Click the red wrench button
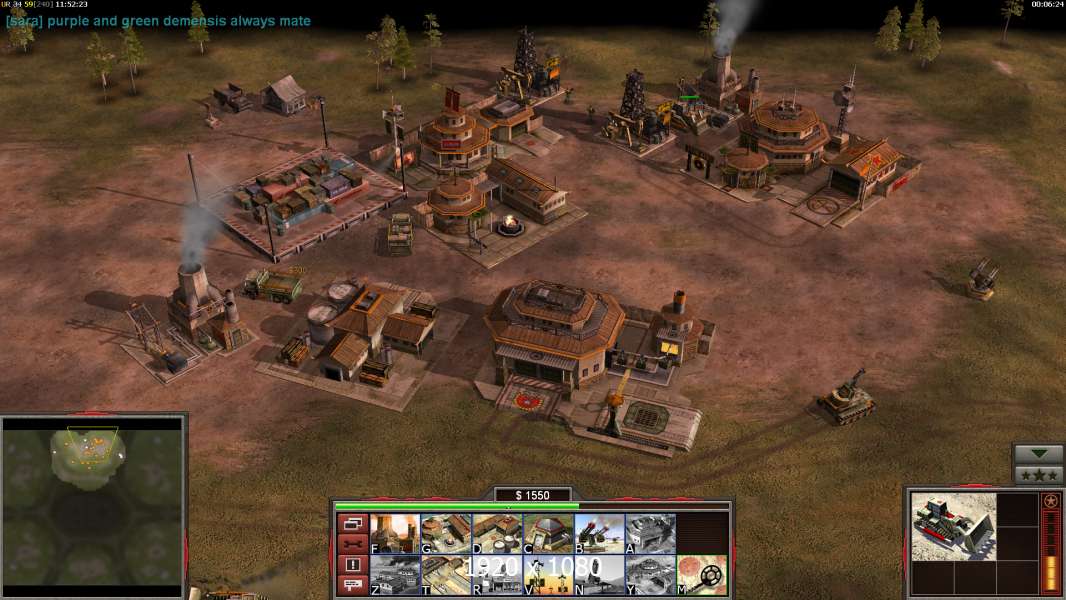The image size is (1066, 600). pyautogui.click(x=352, y=544)
